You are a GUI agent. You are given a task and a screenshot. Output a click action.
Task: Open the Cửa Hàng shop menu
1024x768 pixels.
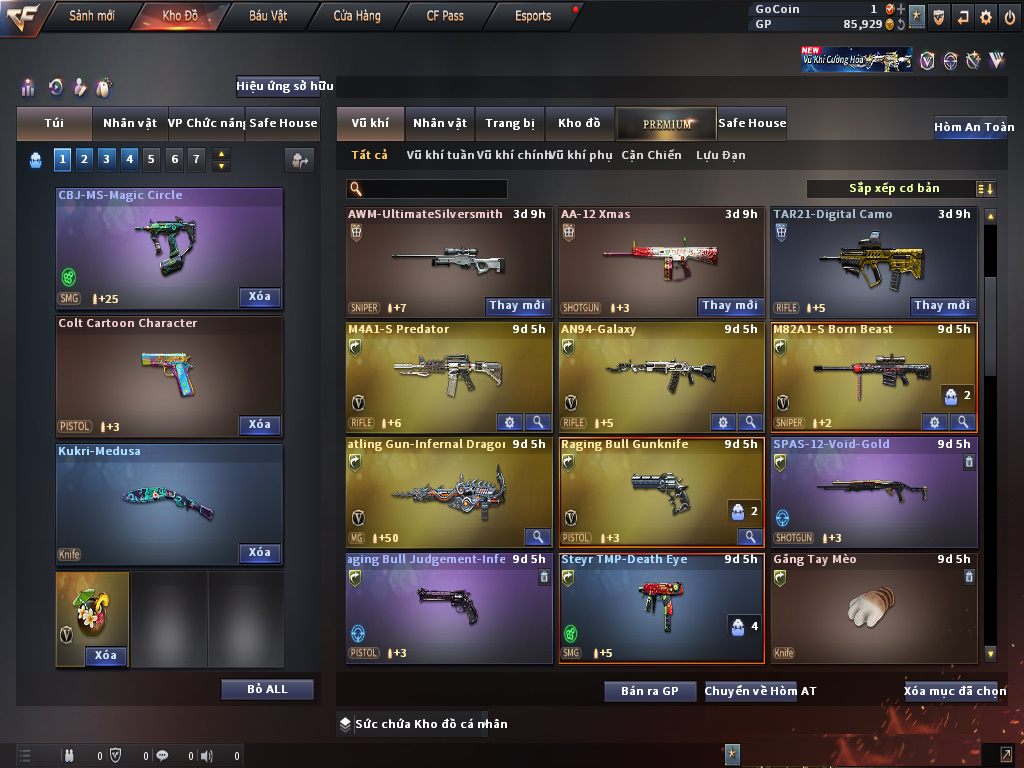(x=356, y=16)
